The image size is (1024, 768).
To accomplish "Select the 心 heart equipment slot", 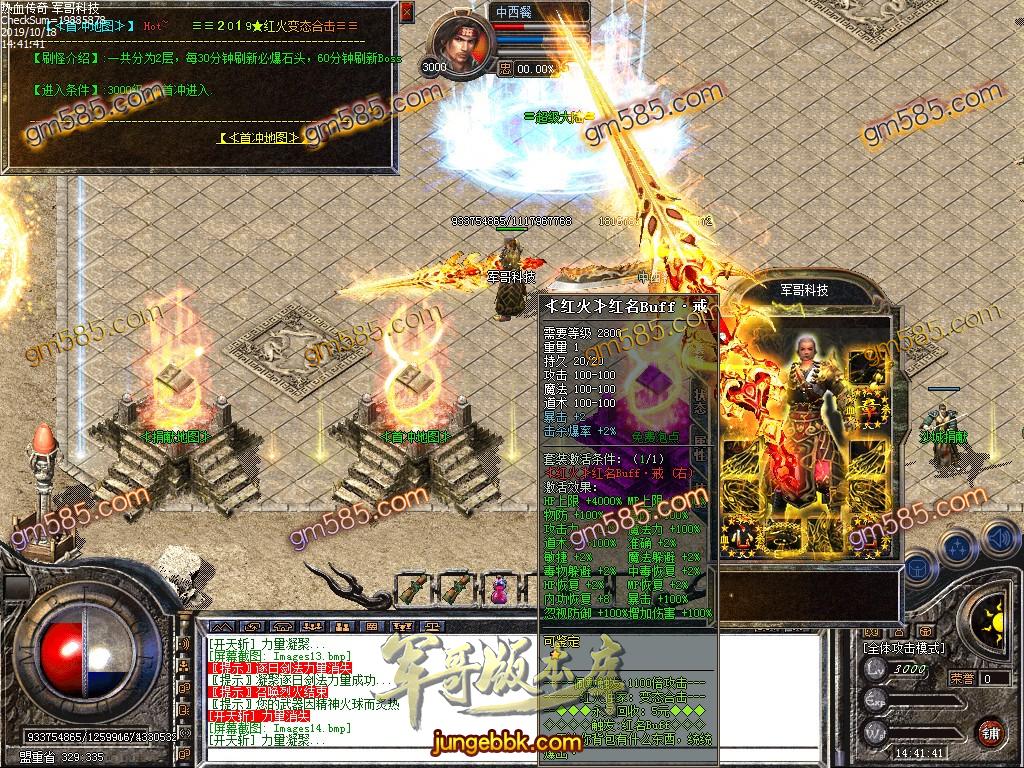I will coord(743,537).
